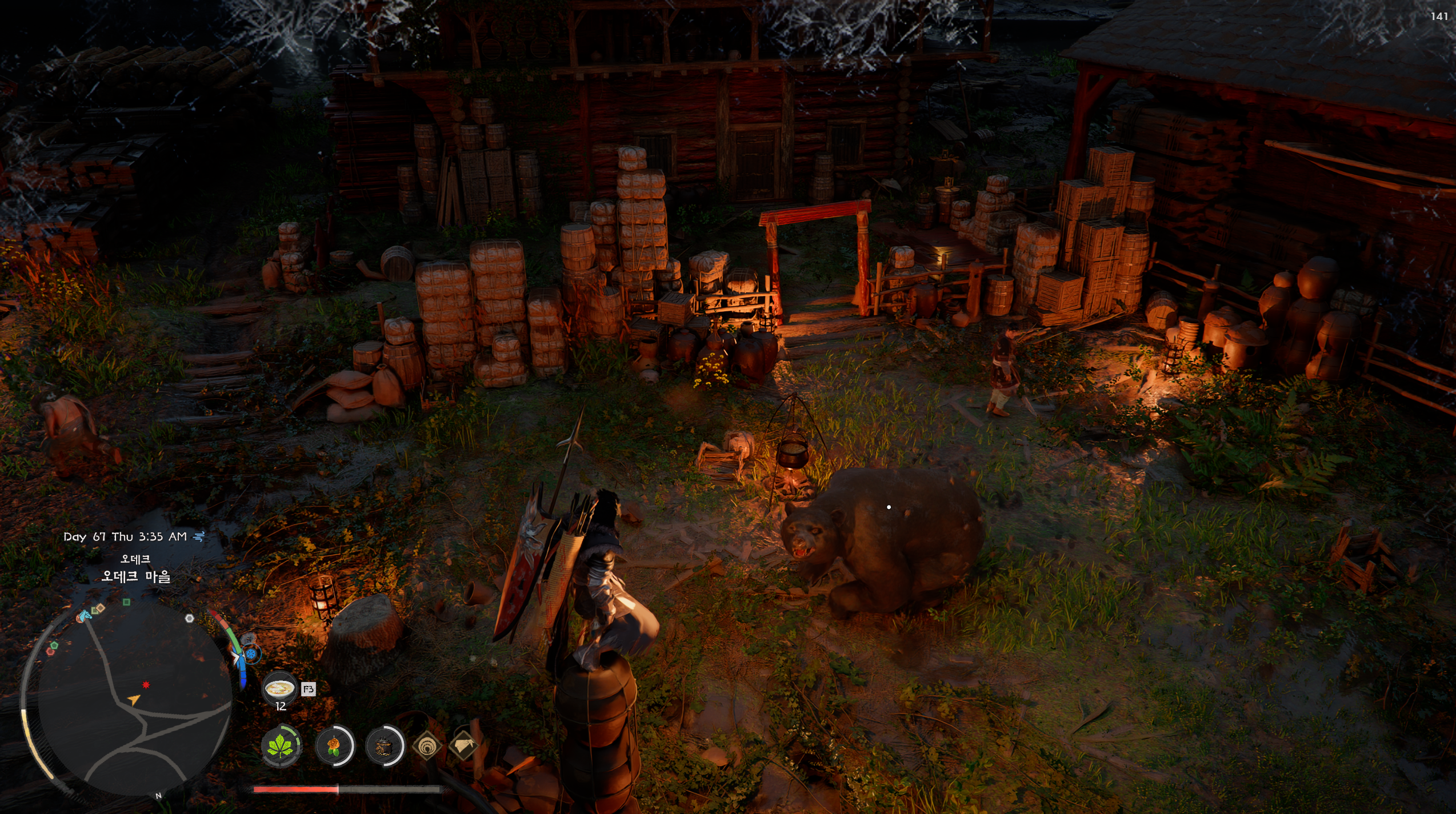Image resolution: width=1456 pixels, height=814 pixels.
Task: Click the bandage diamond skill icon
Action: coord(463,745)
